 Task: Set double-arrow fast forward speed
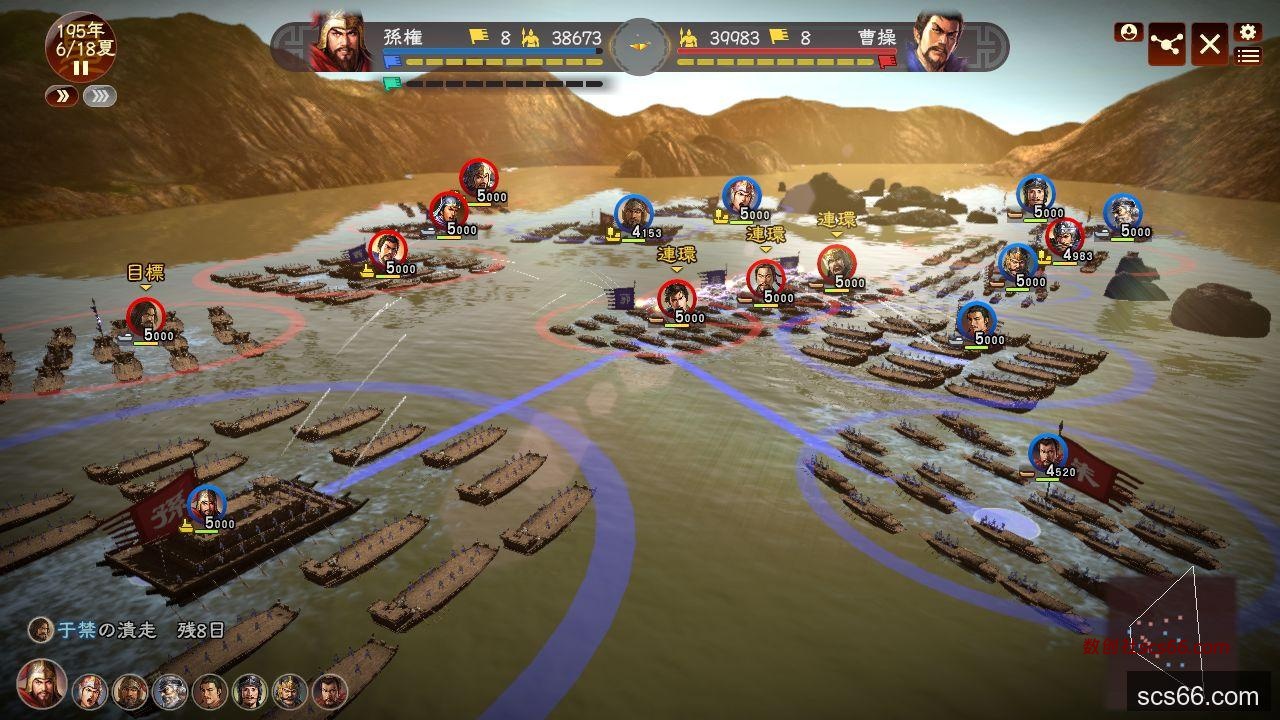(x=60, y=96)
